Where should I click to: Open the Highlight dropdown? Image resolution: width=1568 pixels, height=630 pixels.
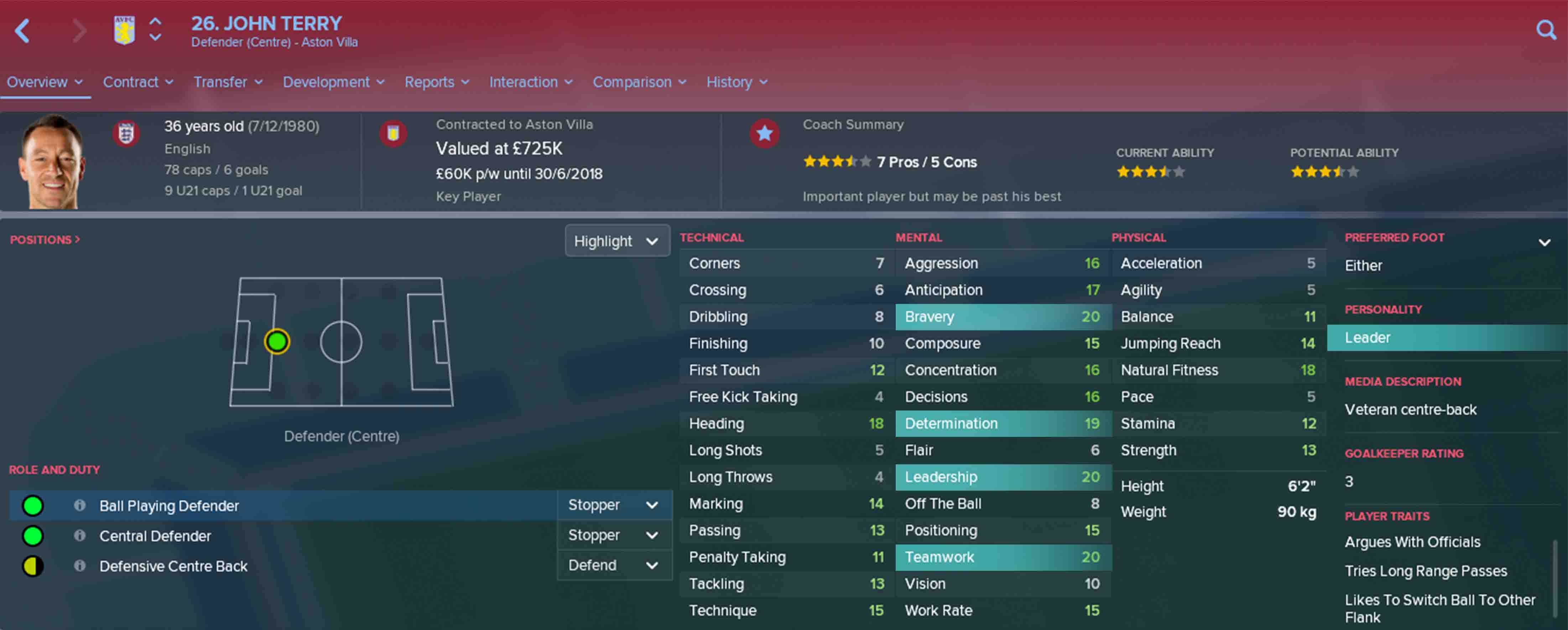pyautogui.click(x=616, y=241)
